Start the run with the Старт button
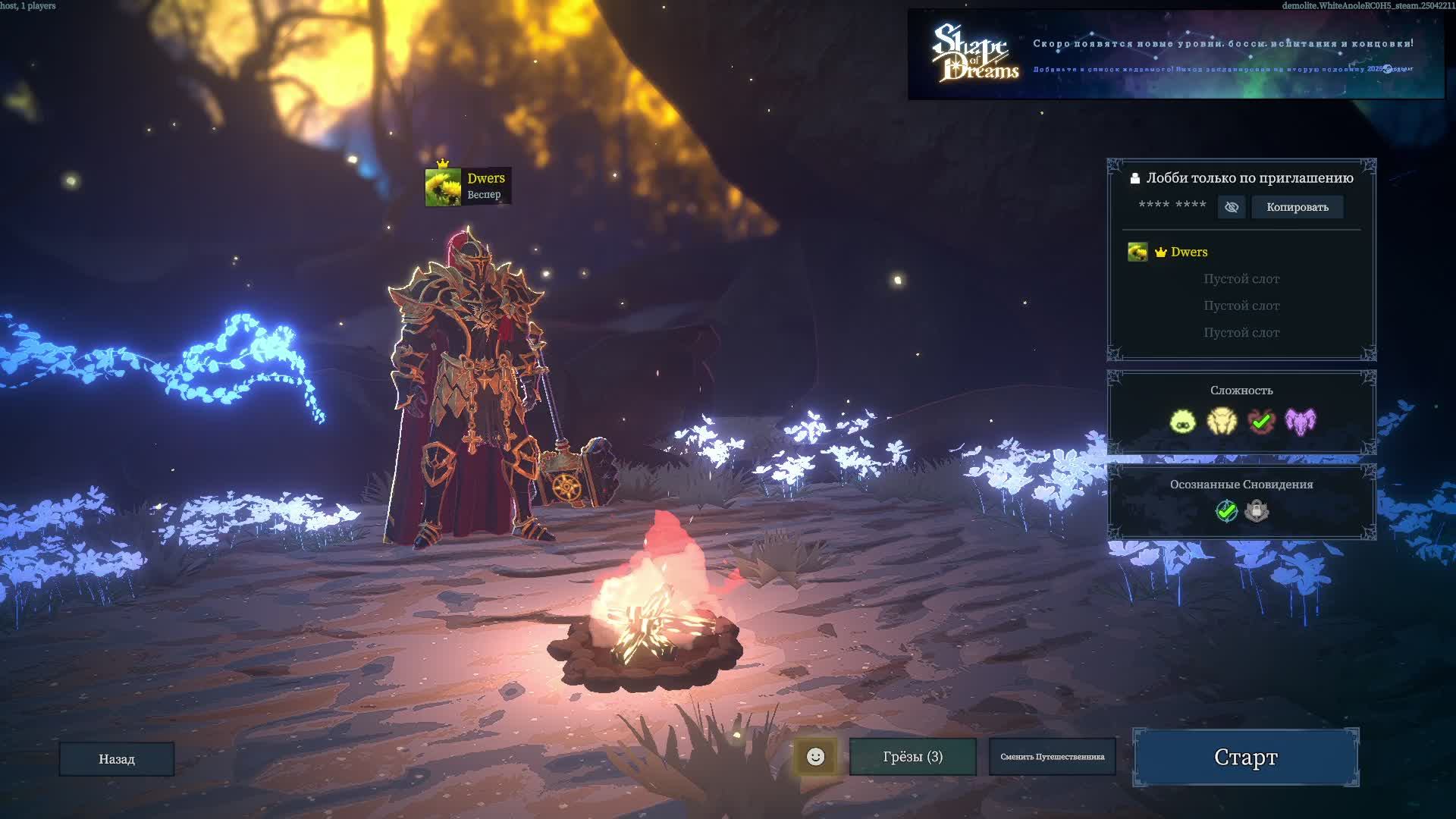The height and width of the screenshot is (819, 1456). (1245, 757)
